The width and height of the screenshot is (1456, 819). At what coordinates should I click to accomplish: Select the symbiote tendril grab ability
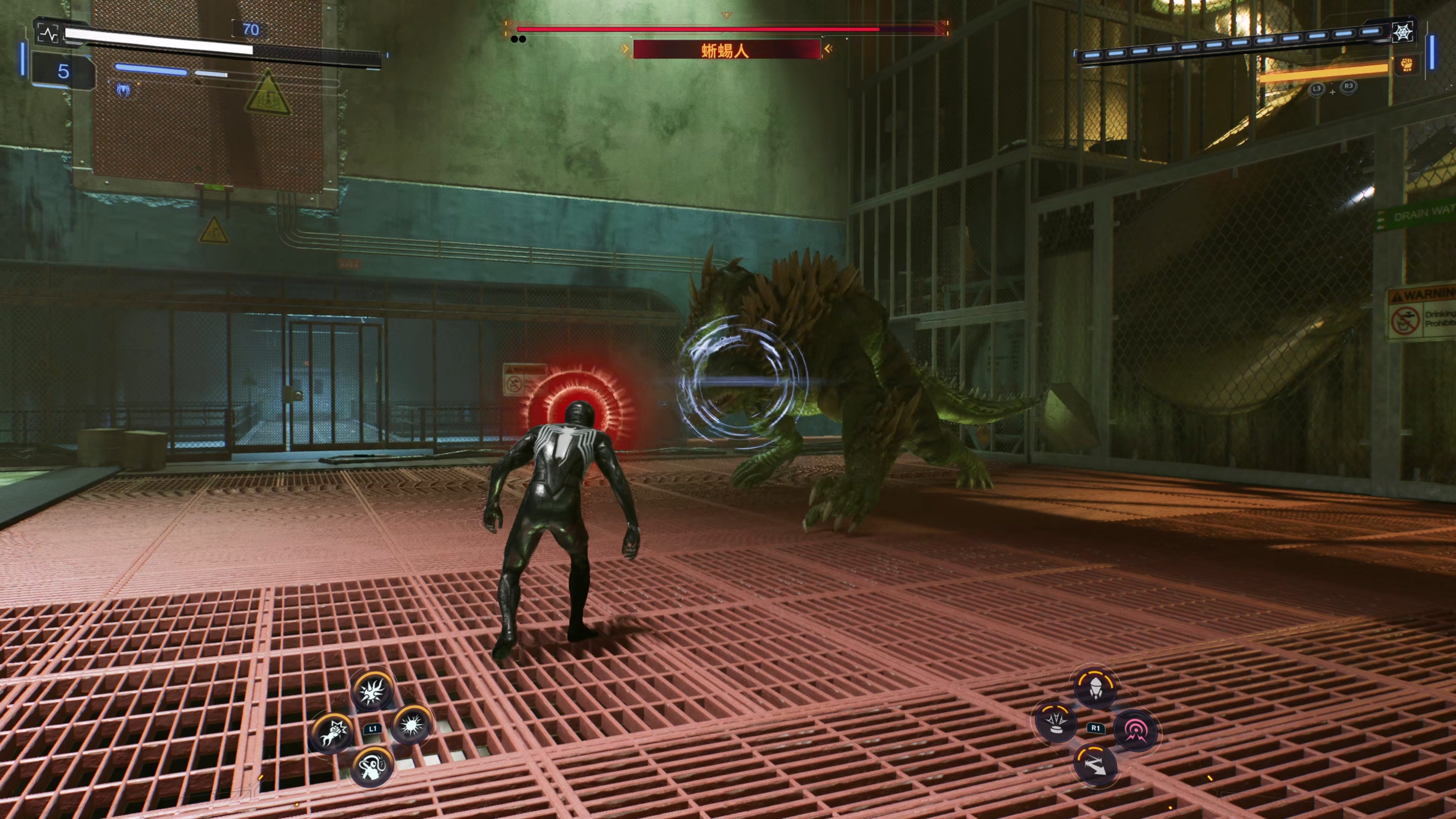tap(372, 766)
